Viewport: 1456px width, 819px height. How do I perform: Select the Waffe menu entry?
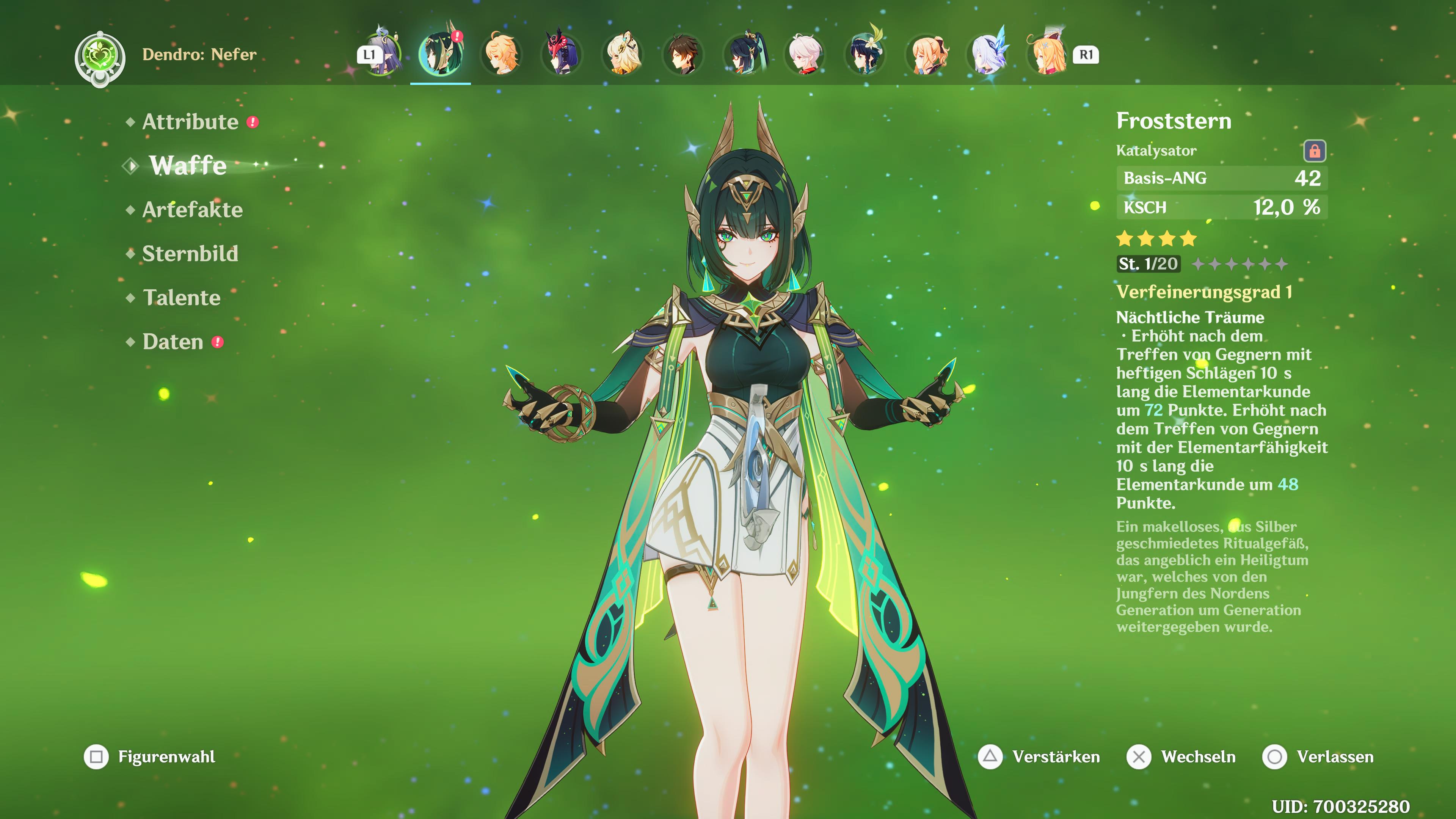point(188,166)
